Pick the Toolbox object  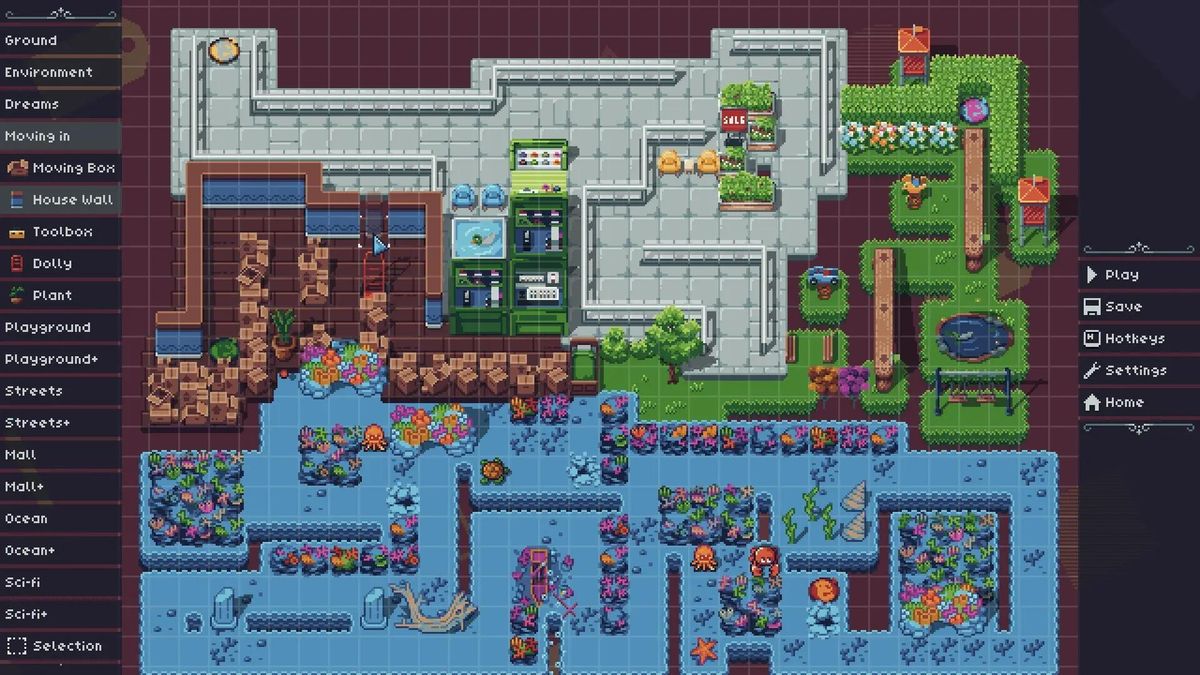coord(62,232)
